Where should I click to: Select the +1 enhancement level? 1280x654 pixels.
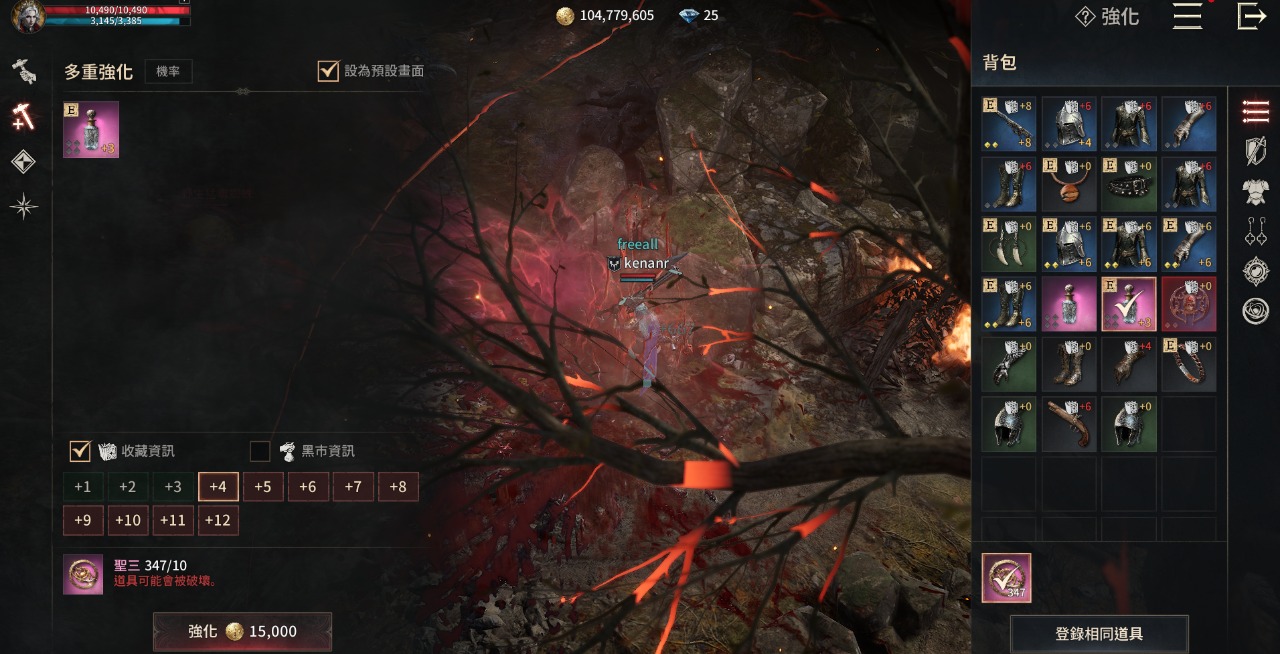tap(83, 487)
